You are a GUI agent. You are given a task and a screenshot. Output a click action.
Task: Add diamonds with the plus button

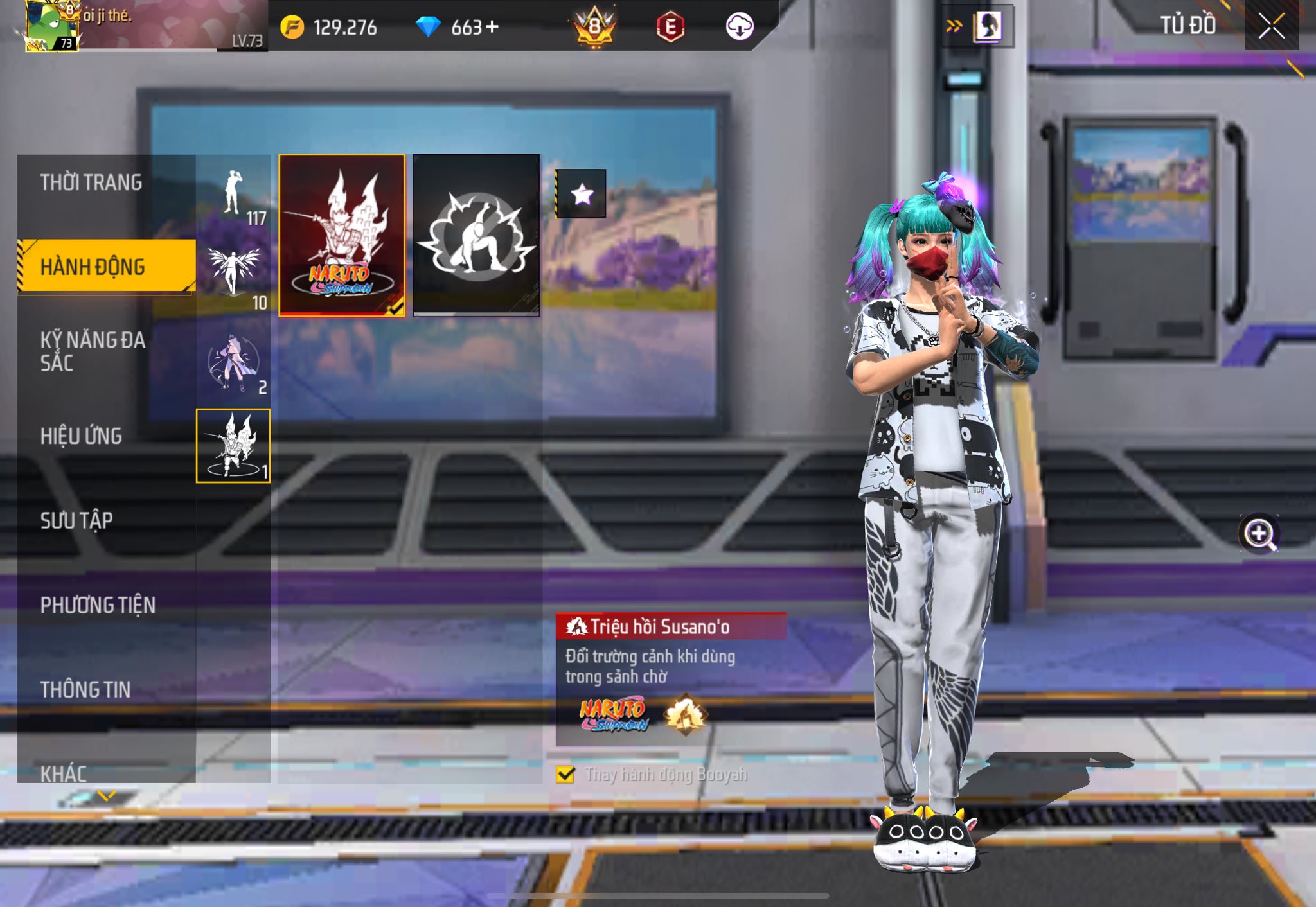(493, 27)
